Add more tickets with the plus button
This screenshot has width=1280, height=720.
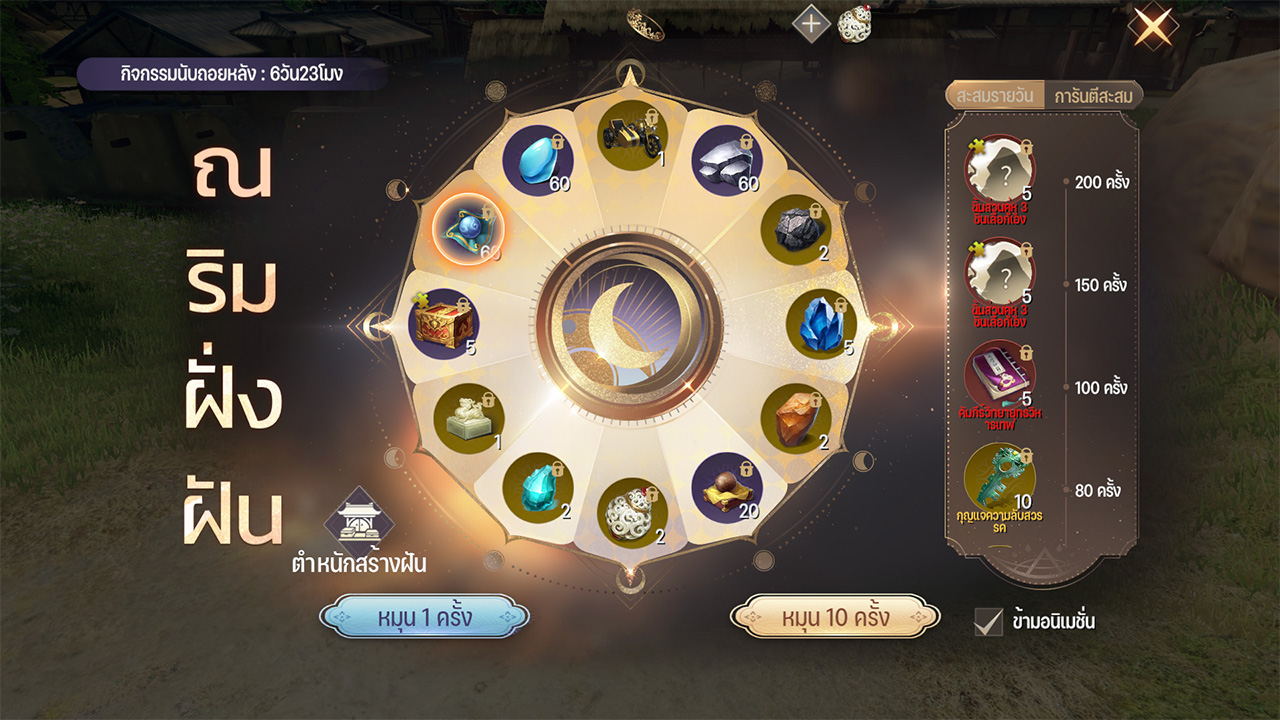tap(811, 24)
